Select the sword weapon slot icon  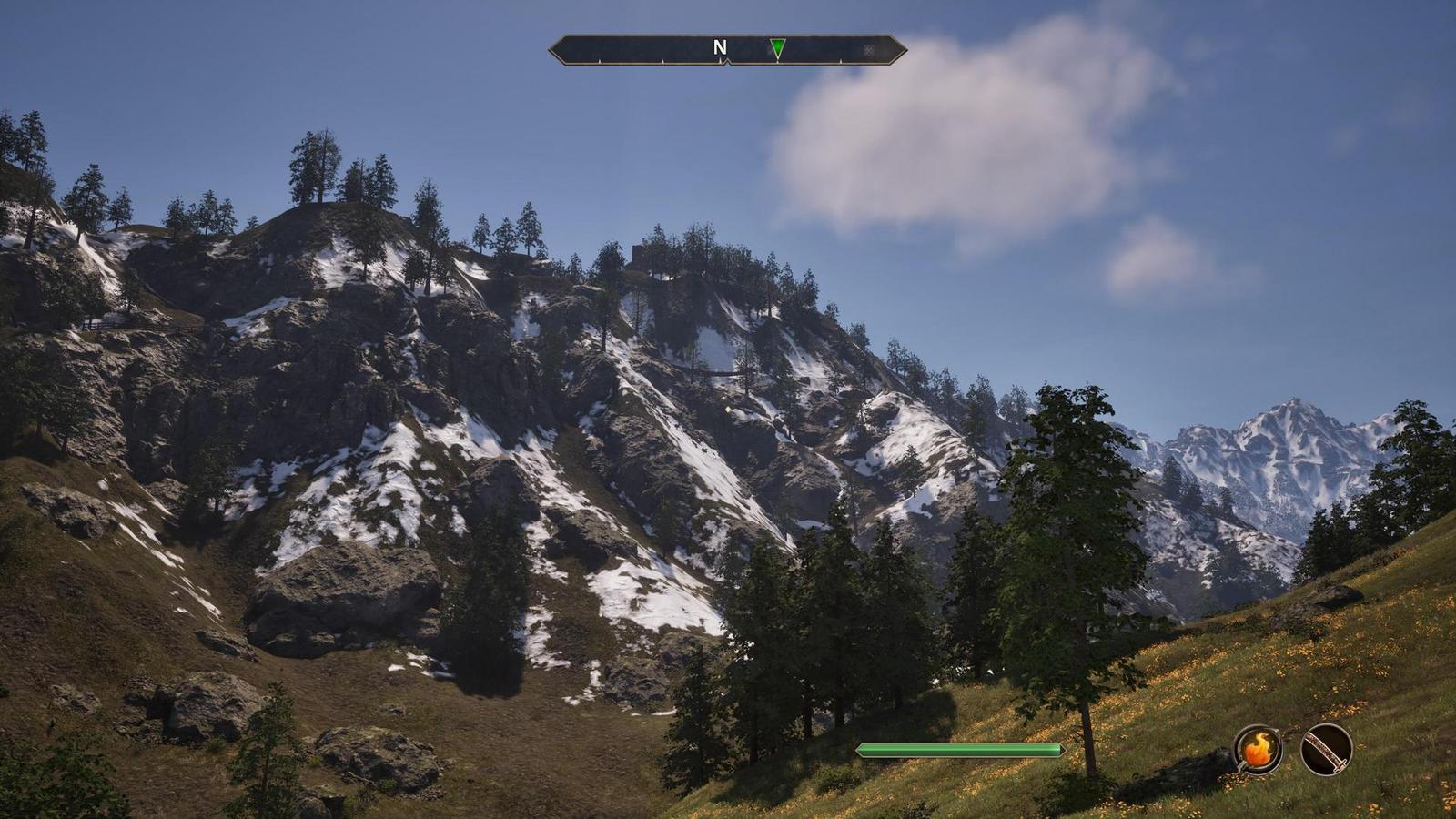(1326, 752)
